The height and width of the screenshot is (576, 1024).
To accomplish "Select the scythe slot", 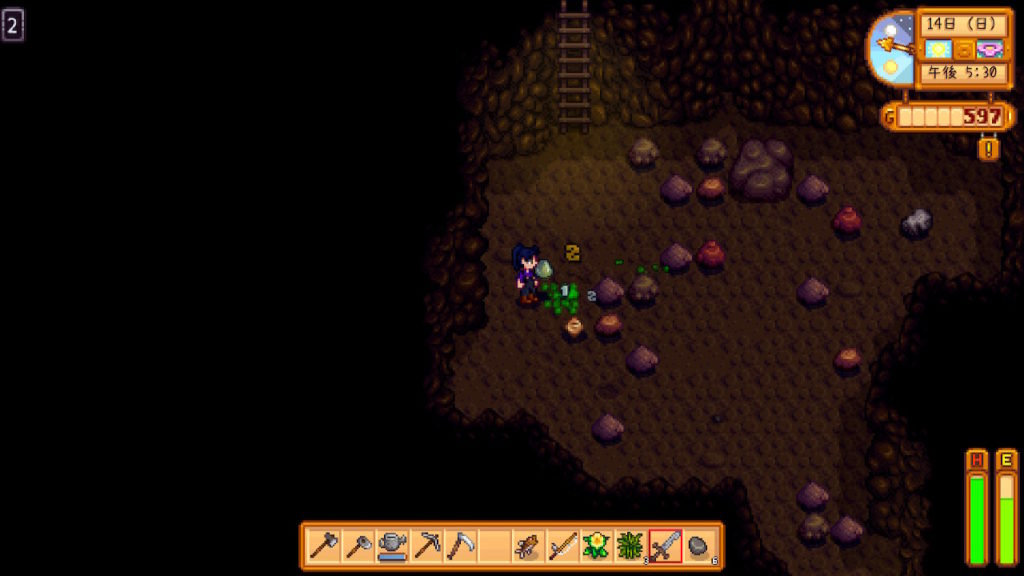I will pyautogui.click(x=460, y=546).
